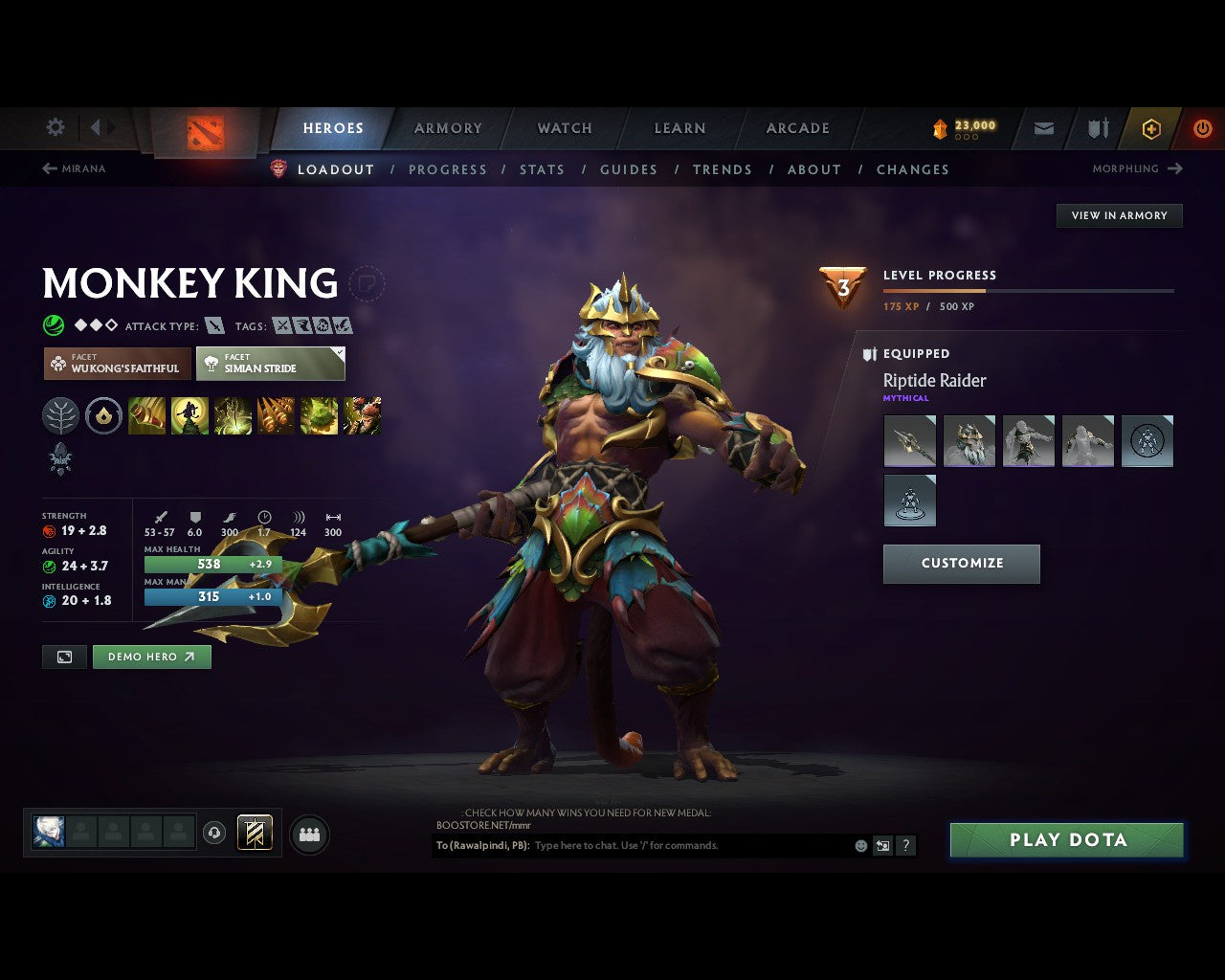
Task: Go to previous hero Mirana with back arrow
Action: (x=49, y=168)
